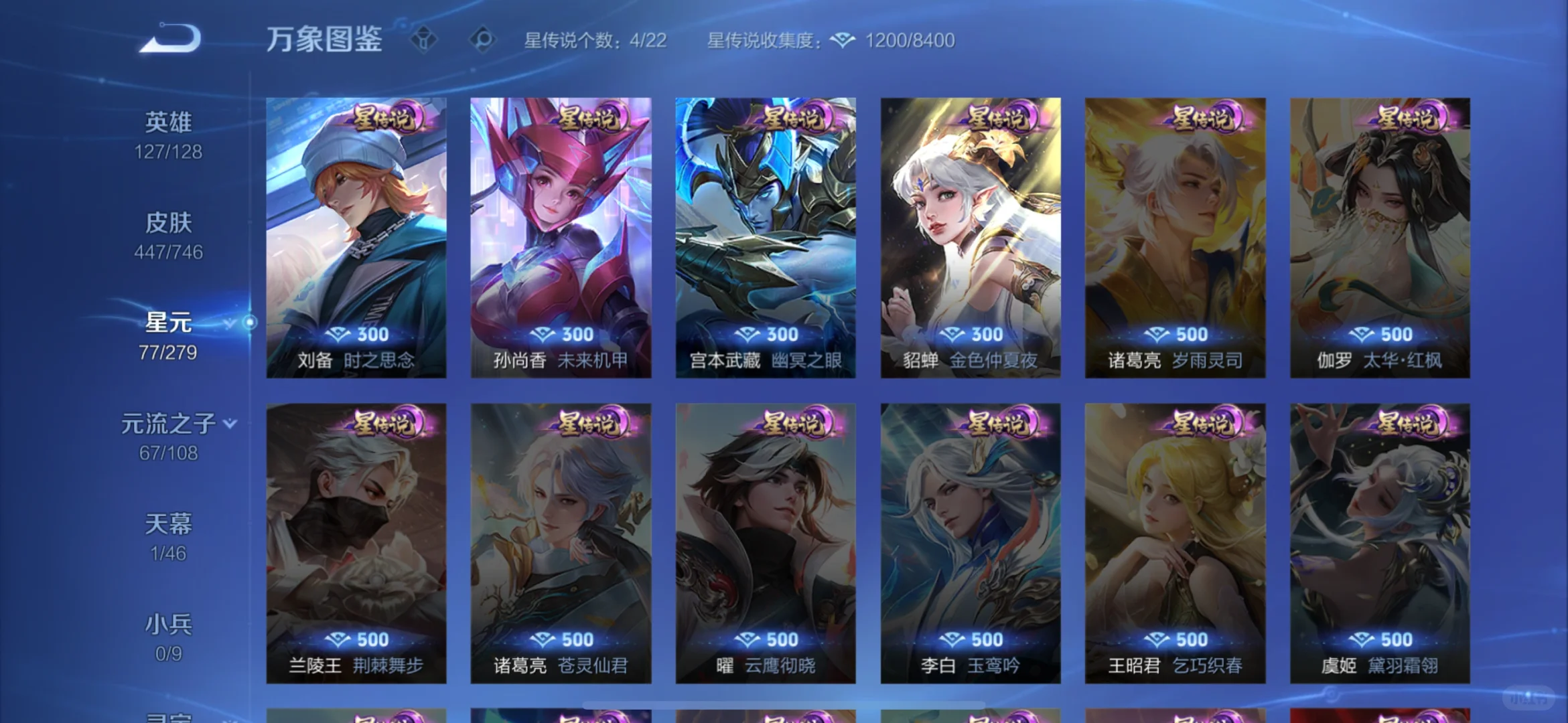Open the filter icon beside 万象图鉴

(x=424, y=40)
